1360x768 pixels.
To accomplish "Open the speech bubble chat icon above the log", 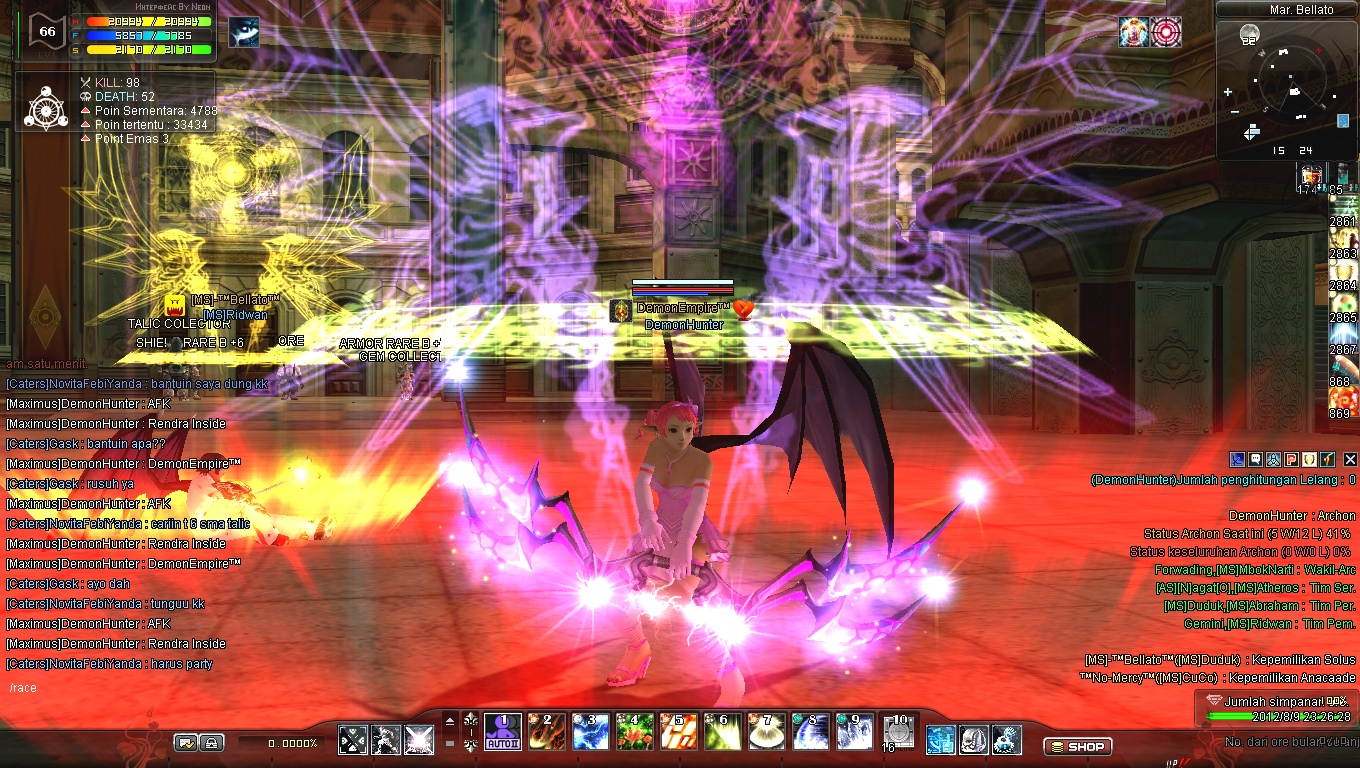I will pos(1255,459).
